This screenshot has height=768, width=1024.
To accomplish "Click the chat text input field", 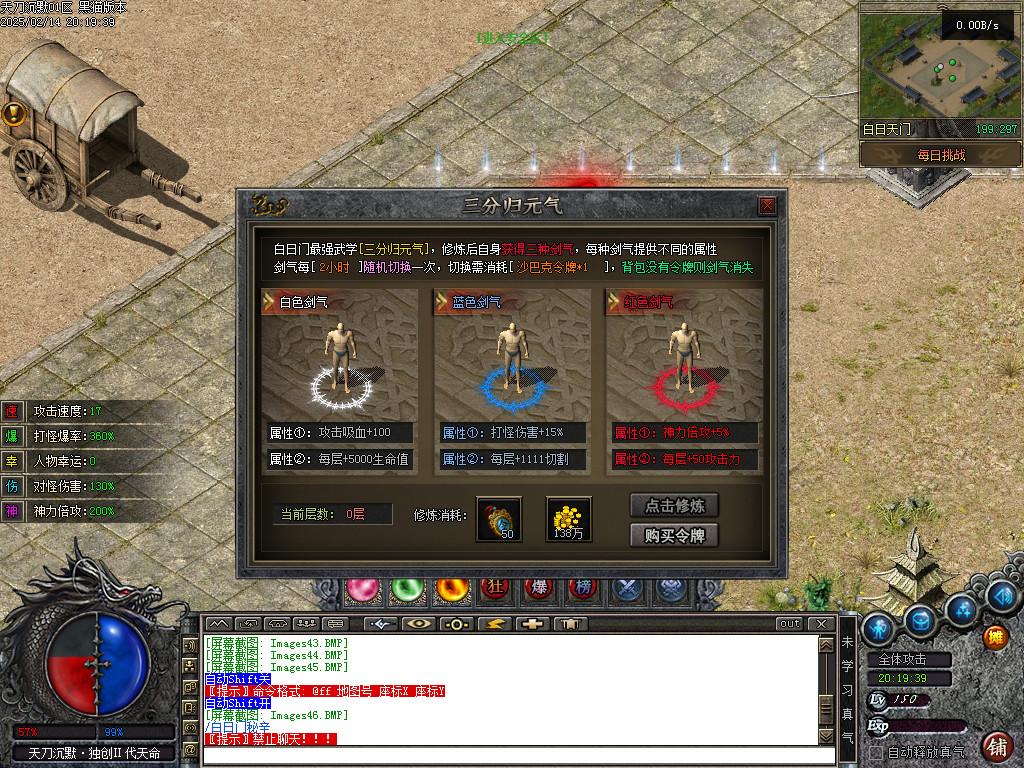I will coord(510,755).
